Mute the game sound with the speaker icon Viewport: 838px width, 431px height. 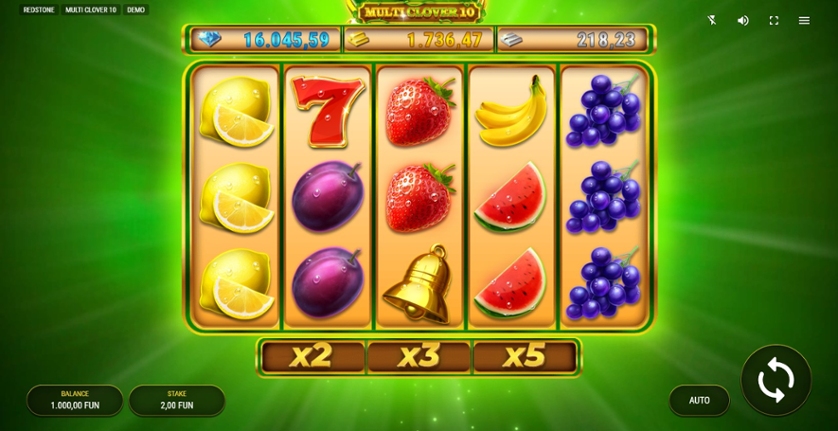[x=743, y=20]
